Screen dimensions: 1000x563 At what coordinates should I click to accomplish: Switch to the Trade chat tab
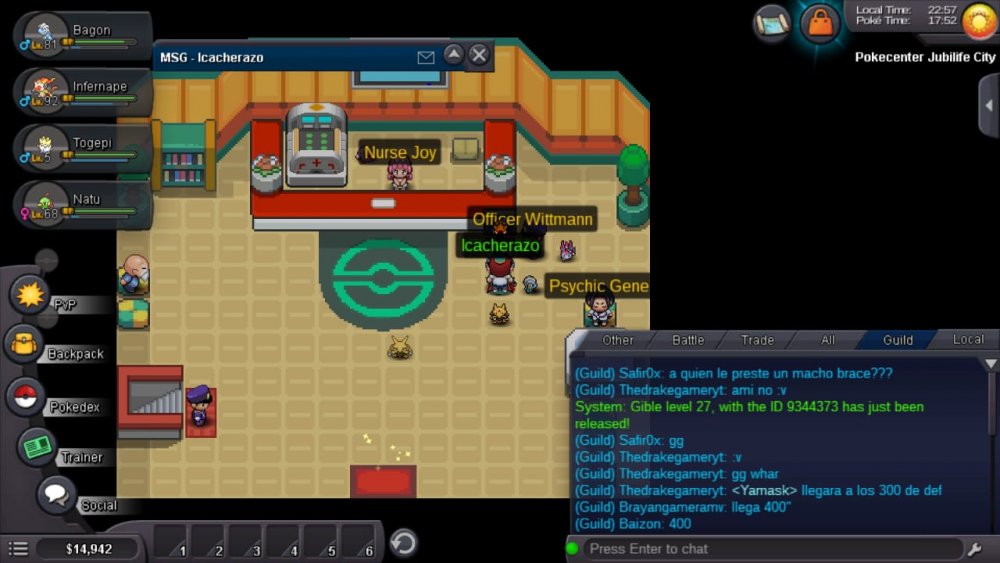click(757, 340)
